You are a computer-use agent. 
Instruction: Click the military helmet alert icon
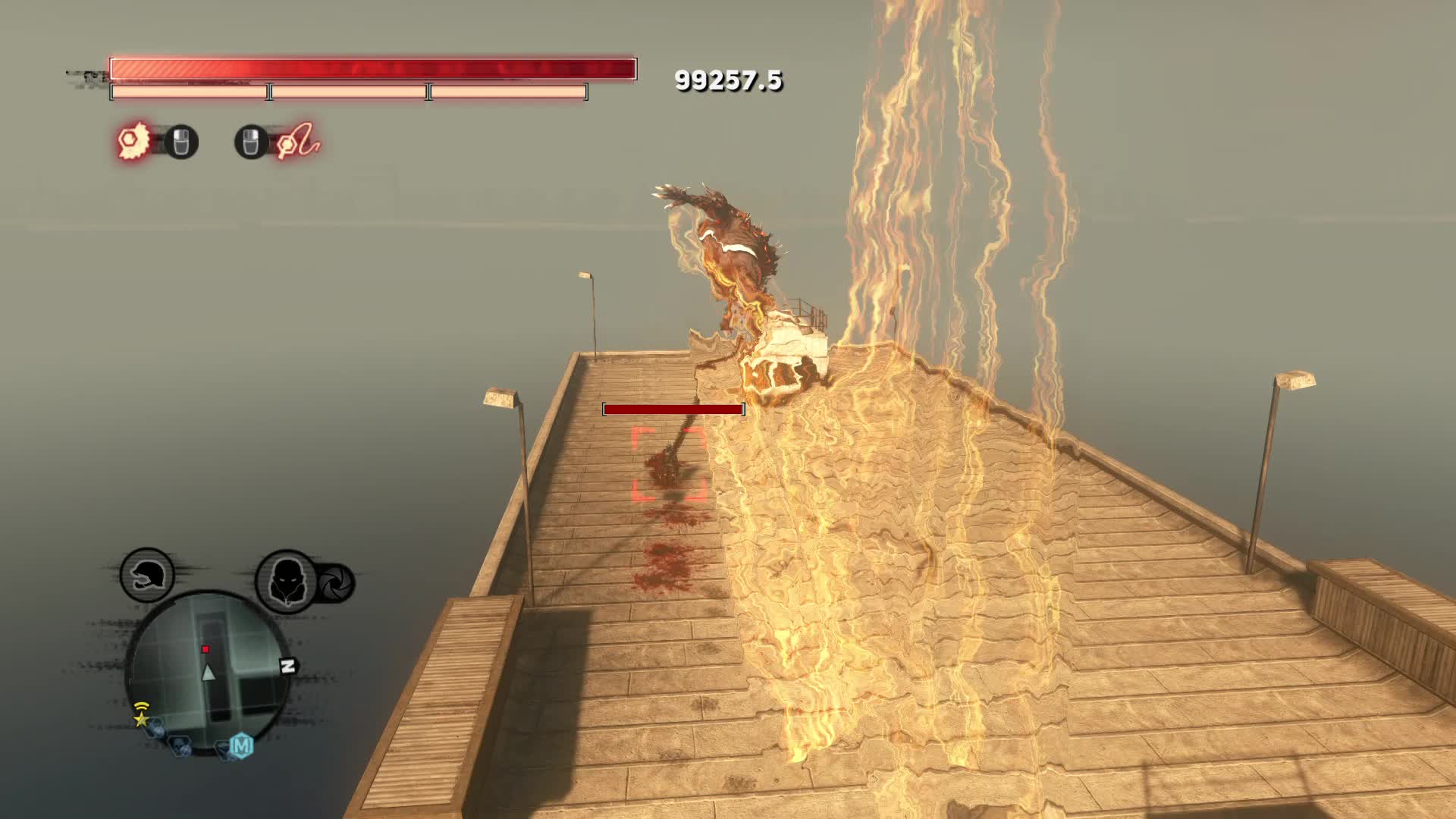[x=147, y=575]
